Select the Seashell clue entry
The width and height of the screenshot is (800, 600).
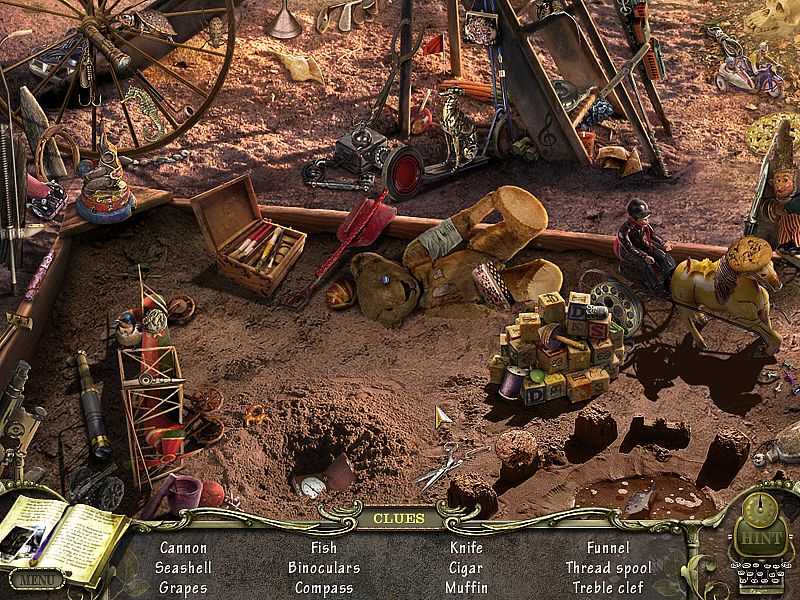(x=183, y=568)
